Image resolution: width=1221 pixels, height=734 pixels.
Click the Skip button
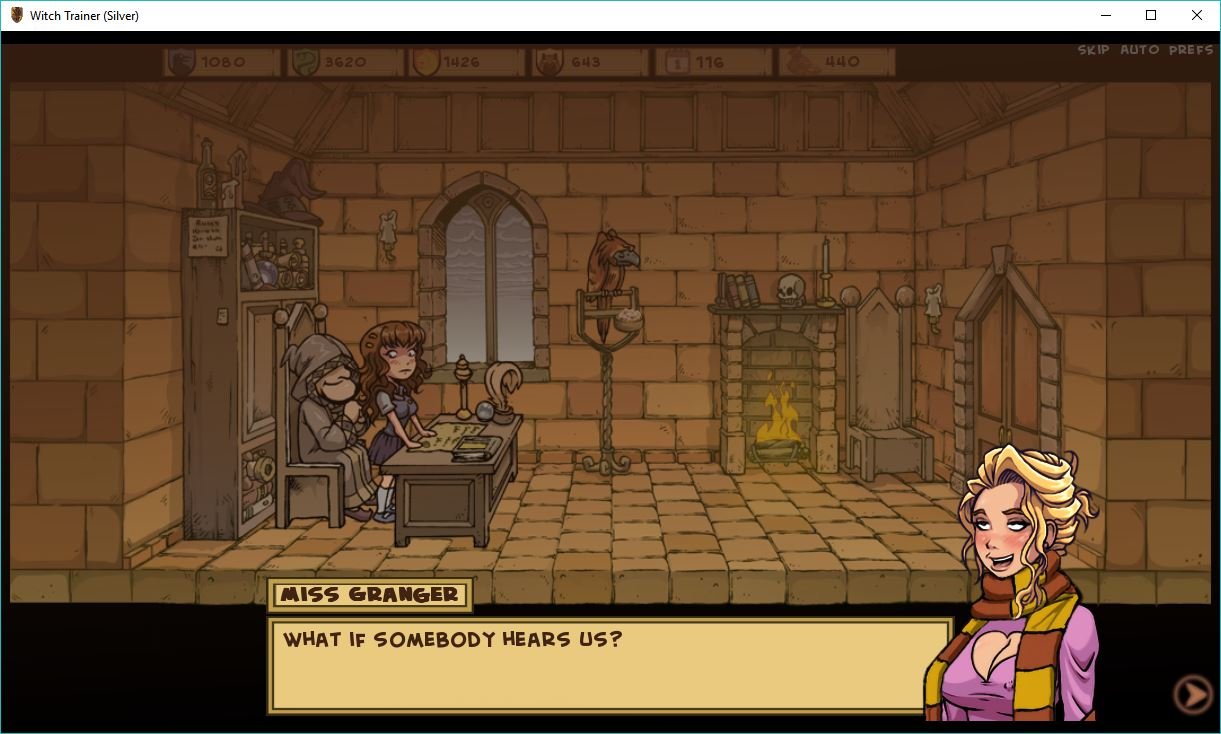(x=1093, y=50)
